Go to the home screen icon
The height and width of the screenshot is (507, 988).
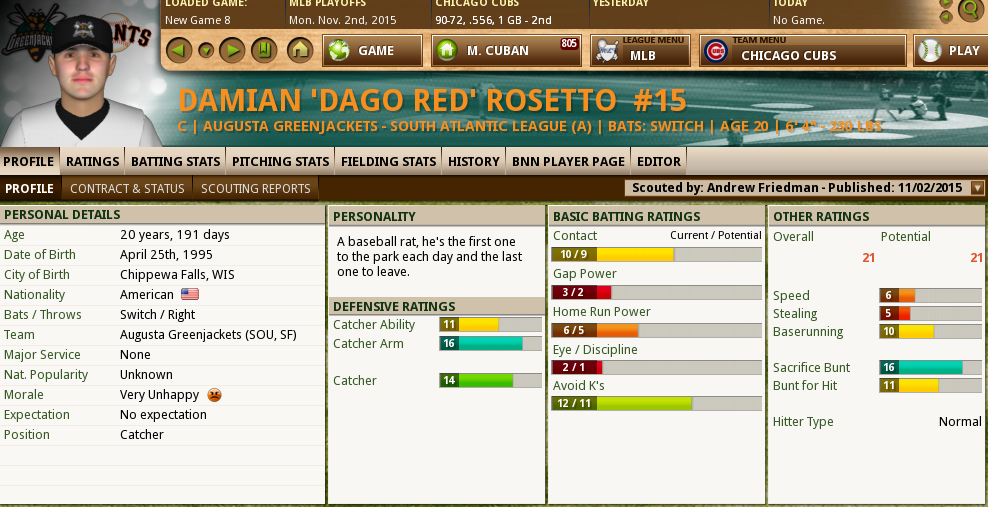[x=299, y=50]
